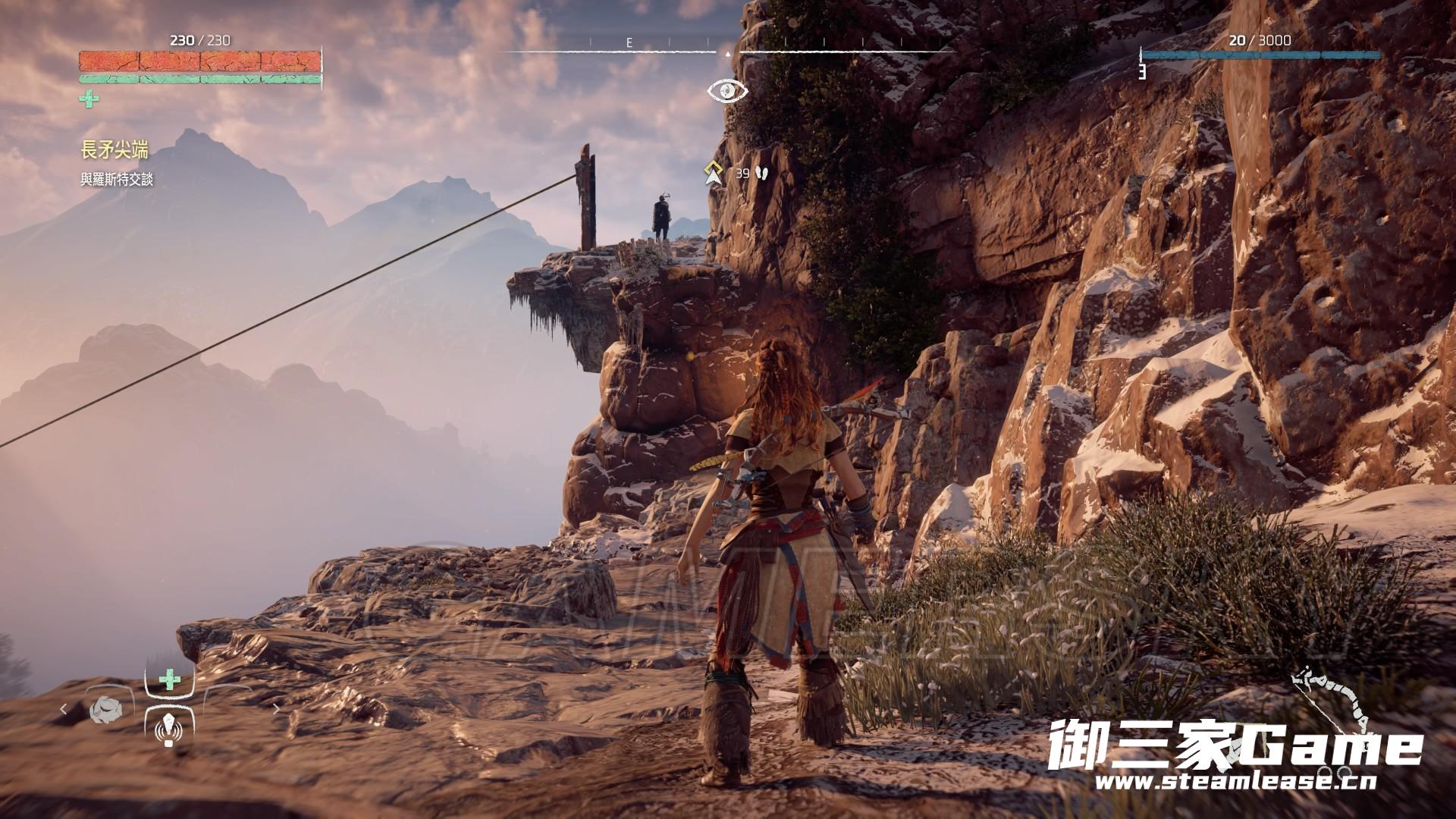Click the compass bar at the top
Screen dimensions: 1456x819
click(x=727, y=50)
